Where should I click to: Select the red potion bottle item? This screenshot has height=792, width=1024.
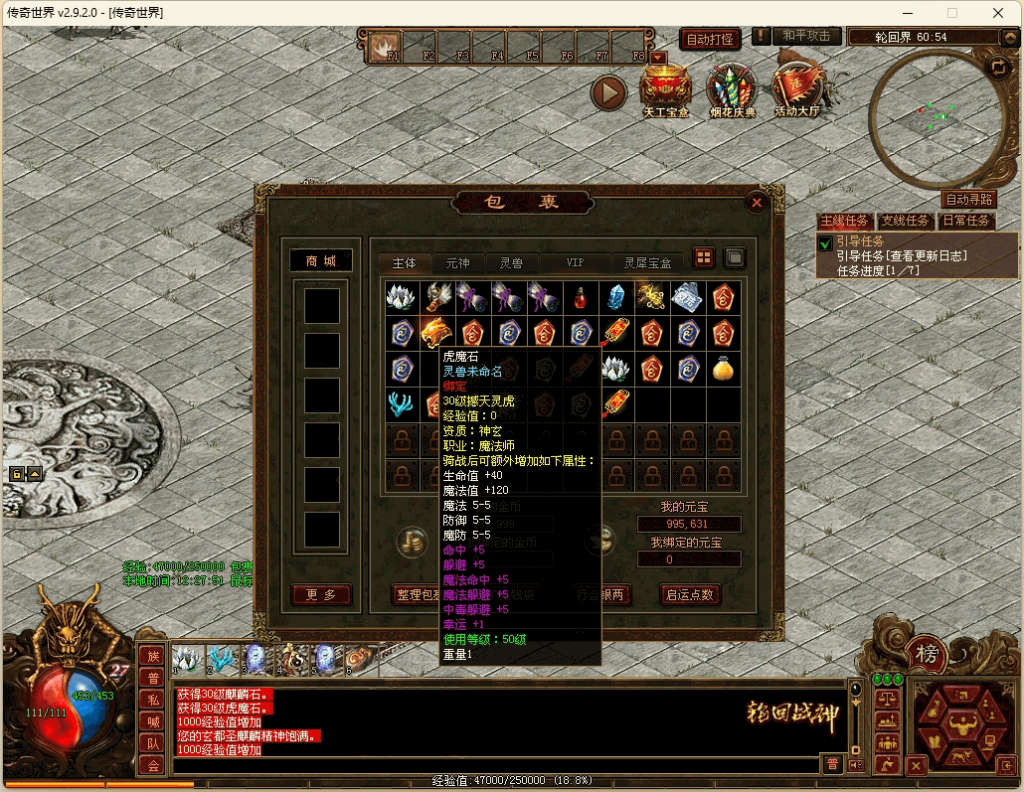pyautogui.click(x=580, y=296)
